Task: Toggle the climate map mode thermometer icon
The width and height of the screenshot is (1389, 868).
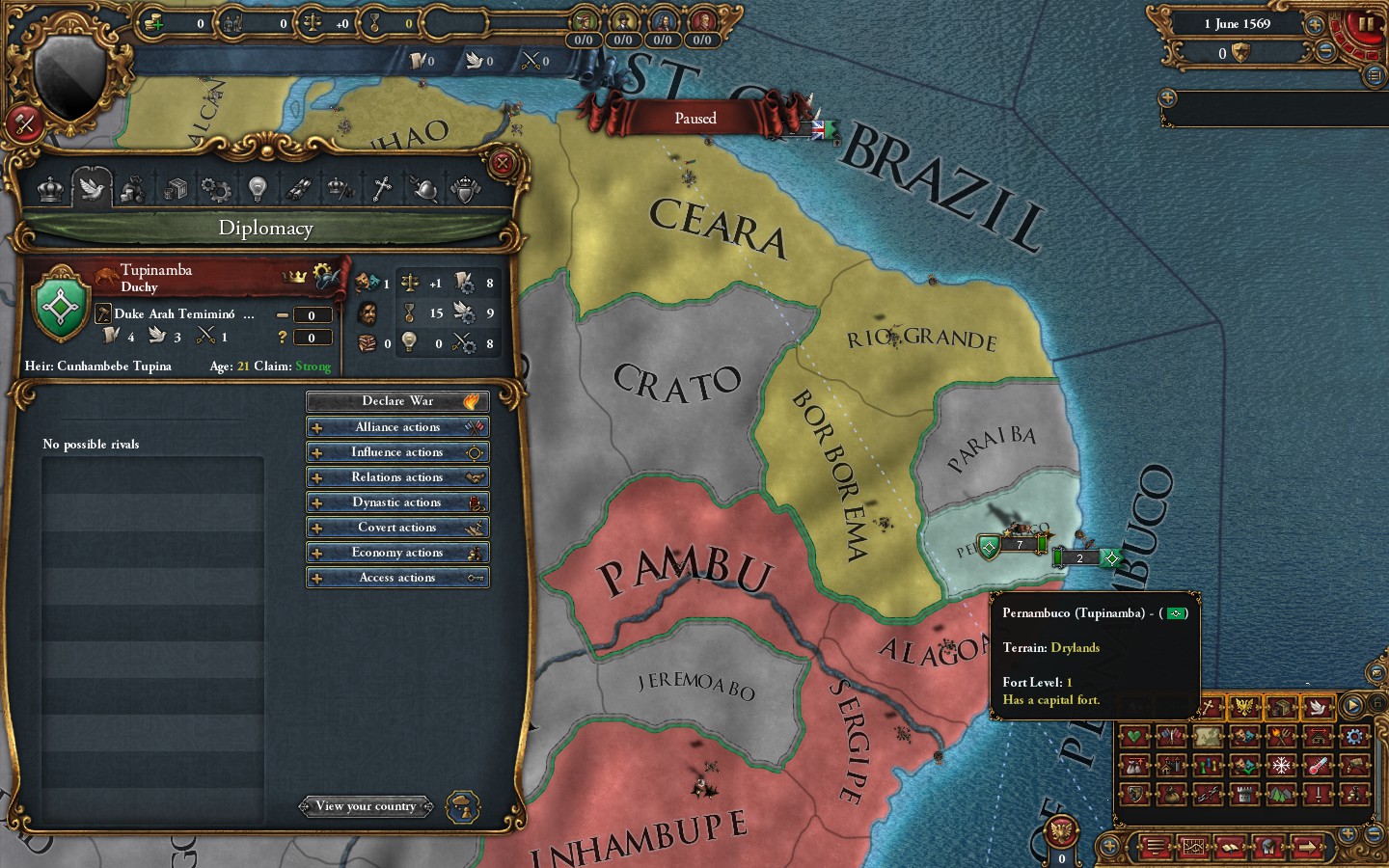Action: pos(1314,766)
